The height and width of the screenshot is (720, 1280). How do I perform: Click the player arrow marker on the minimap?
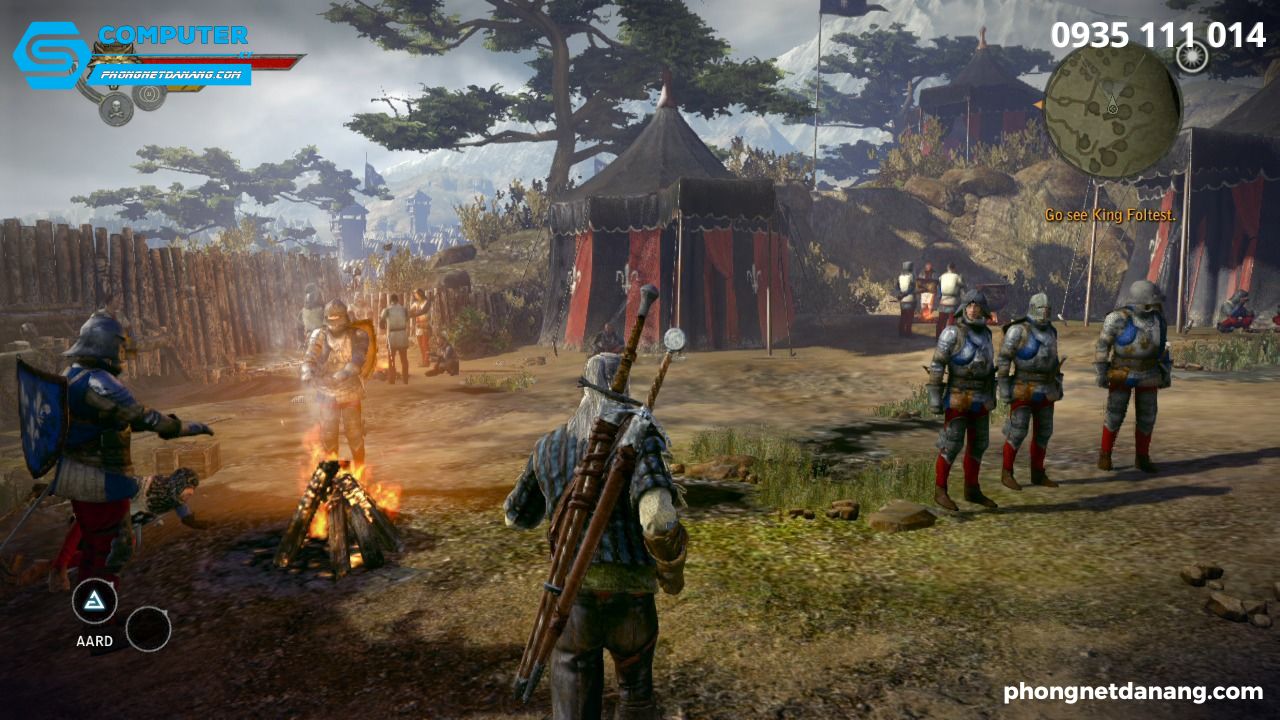1112,106
